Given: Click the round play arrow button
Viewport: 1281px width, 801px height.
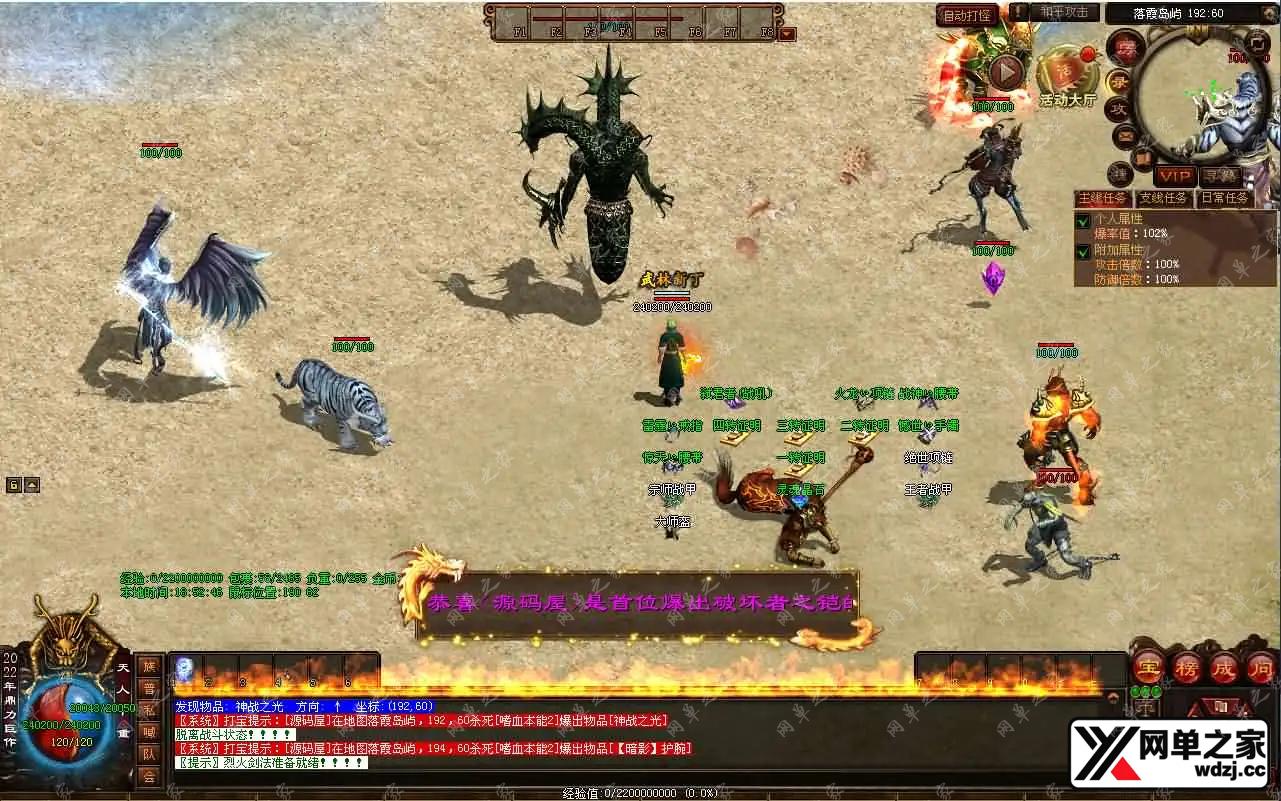Looking at the screenshot, I should (x=1006, y=72).
